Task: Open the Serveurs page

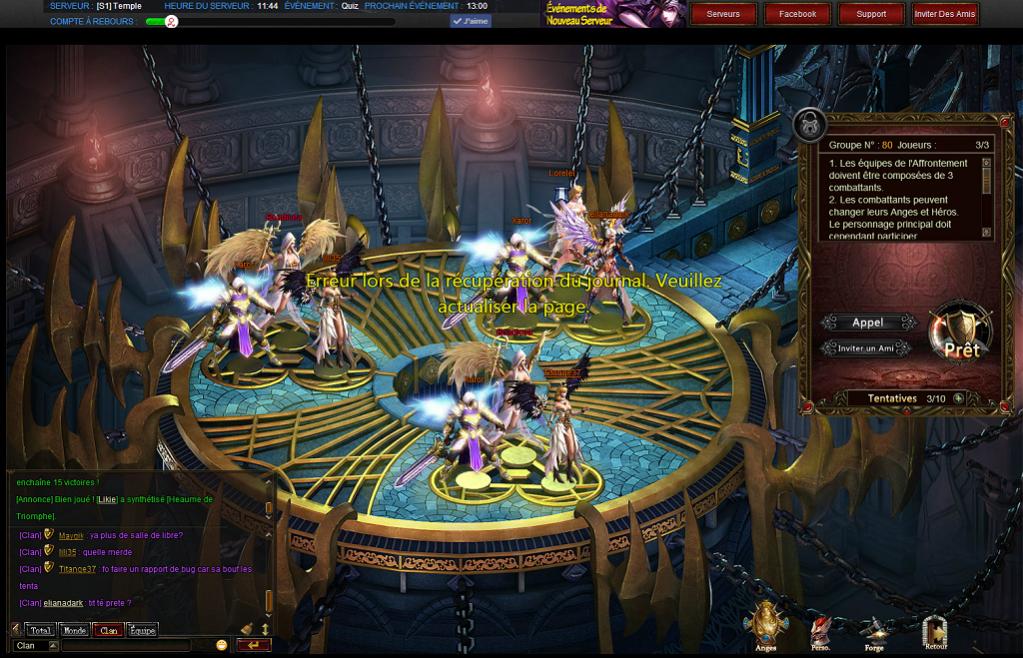Action: 723,14
